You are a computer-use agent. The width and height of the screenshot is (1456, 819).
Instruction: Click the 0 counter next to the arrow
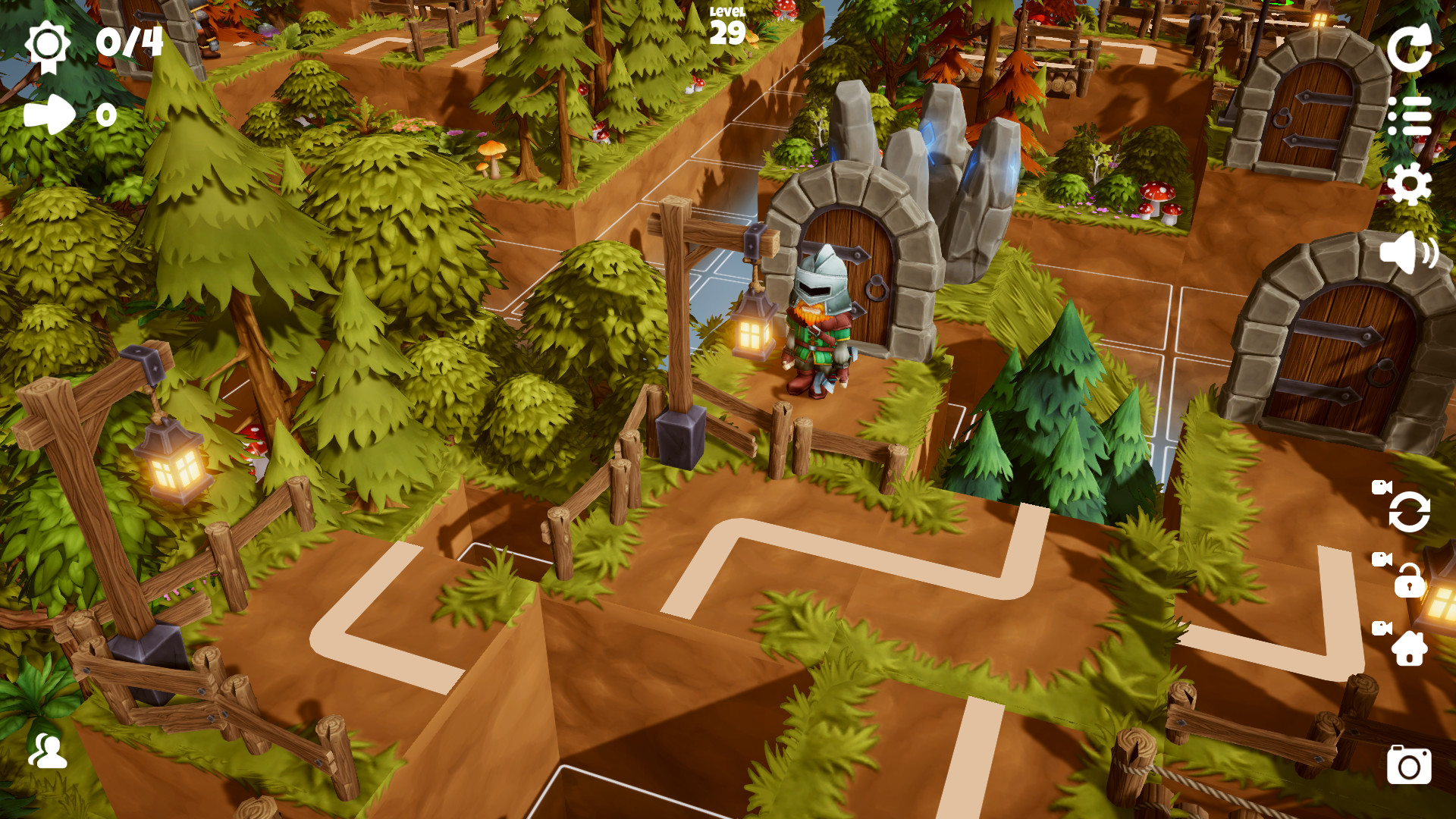pos(106,115)
